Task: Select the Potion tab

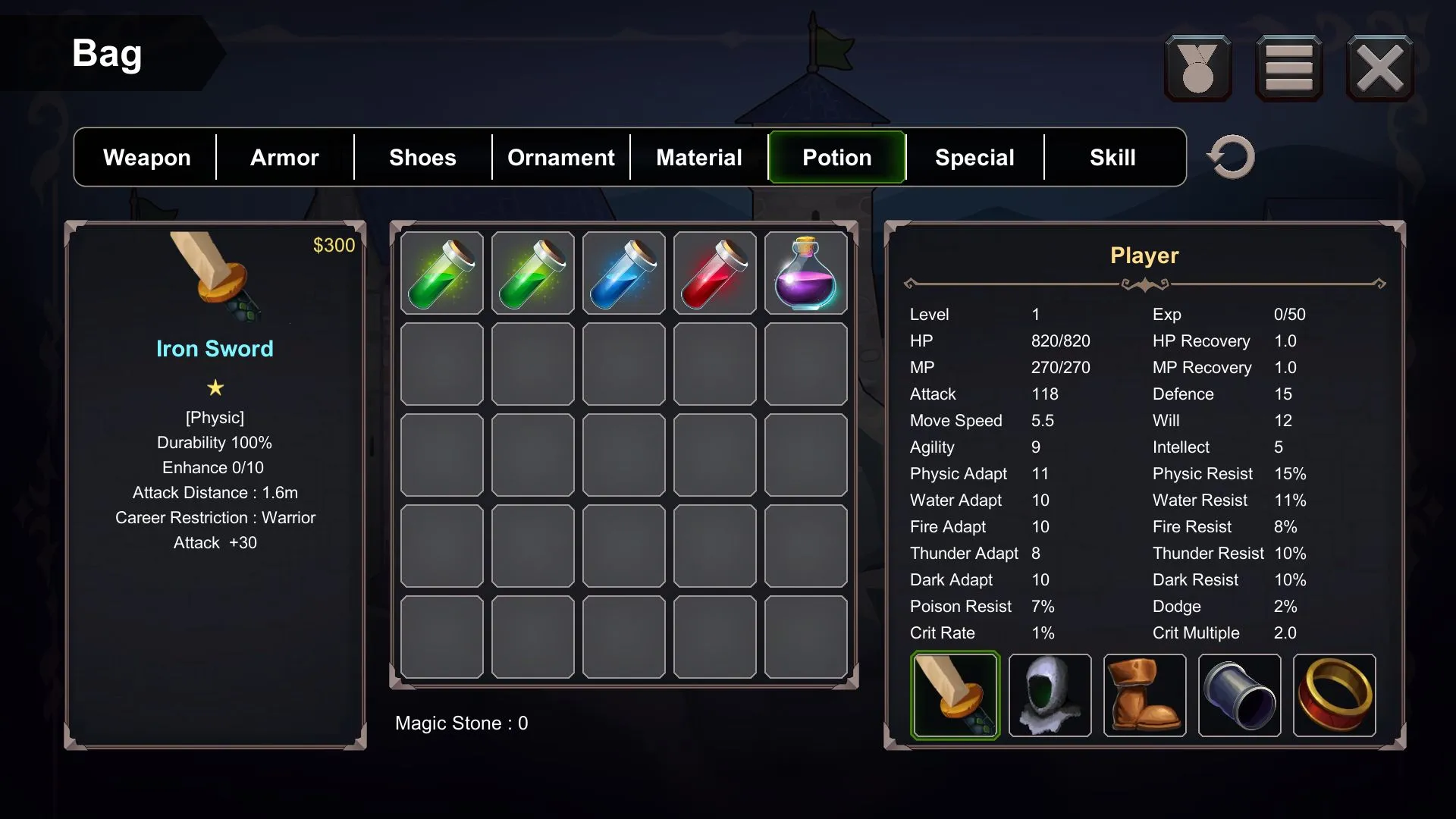Action: pos(836,157)
